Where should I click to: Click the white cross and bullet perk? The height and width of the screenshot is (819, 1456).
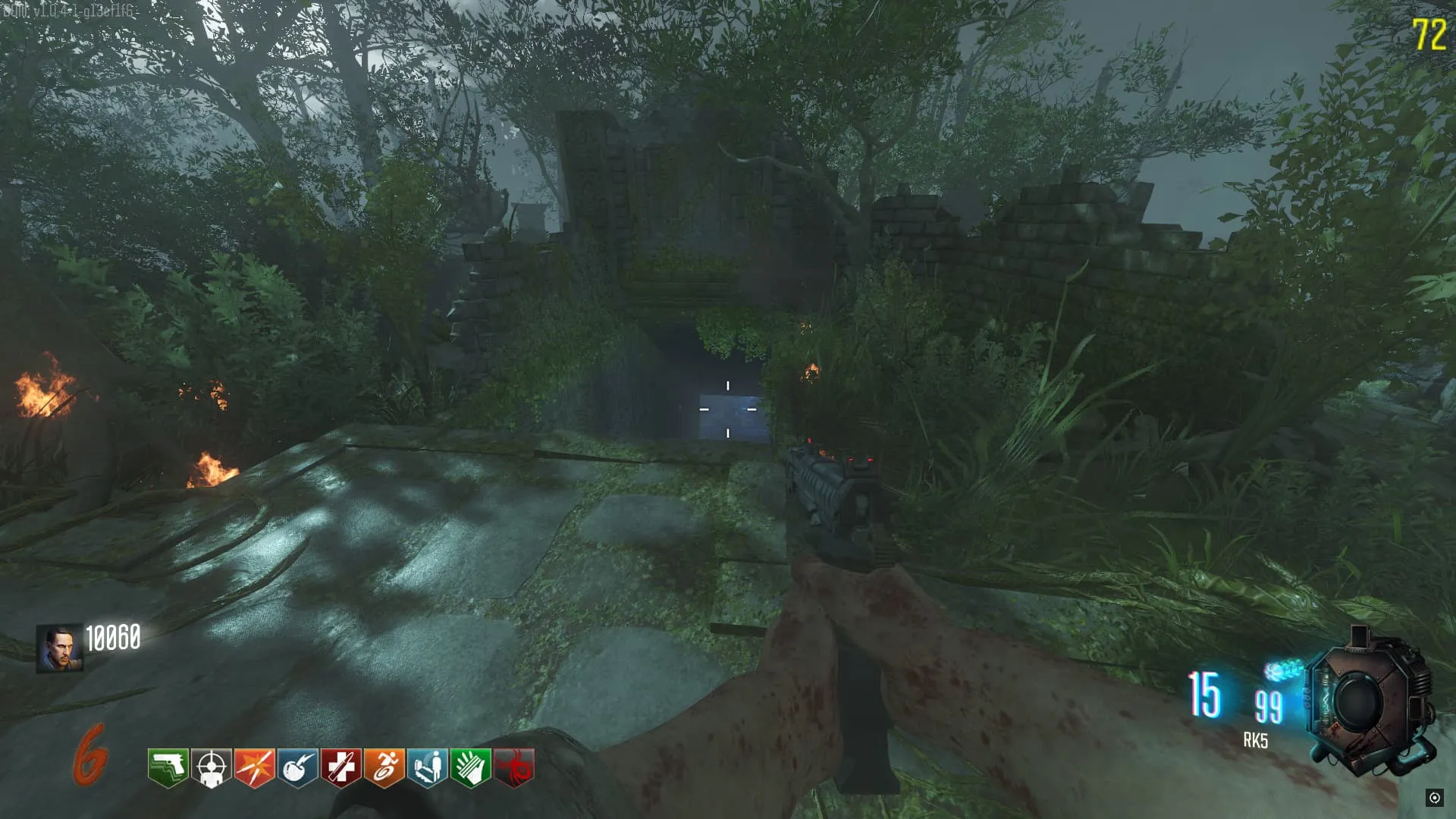pyautogui.click(x=340, y=767)
